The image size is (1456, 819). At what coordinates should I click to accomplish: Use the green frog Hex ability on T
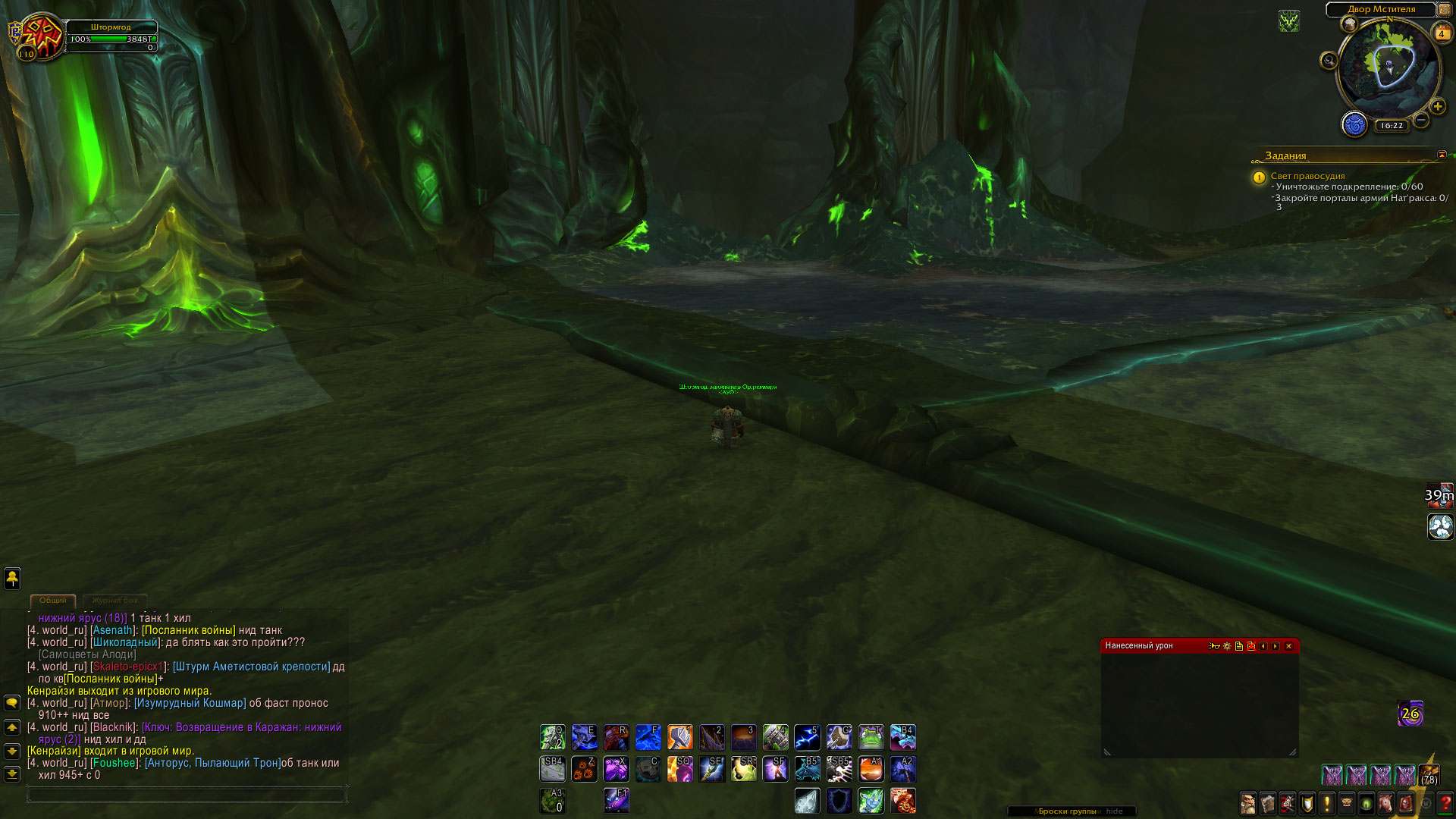click(x=871, y=737)
